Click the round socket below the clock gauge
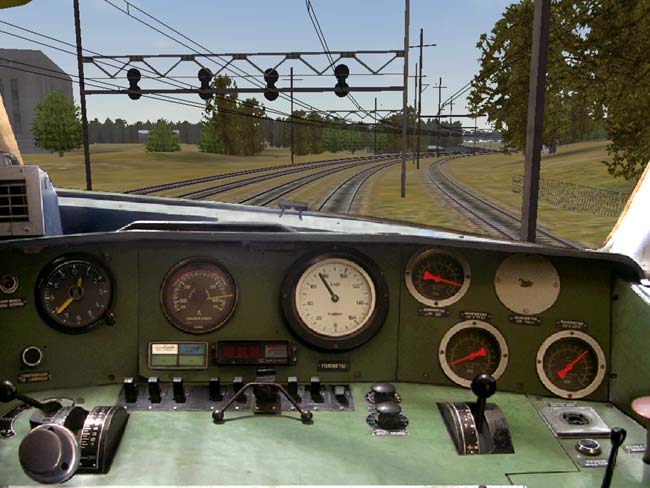 pos(32,355)
